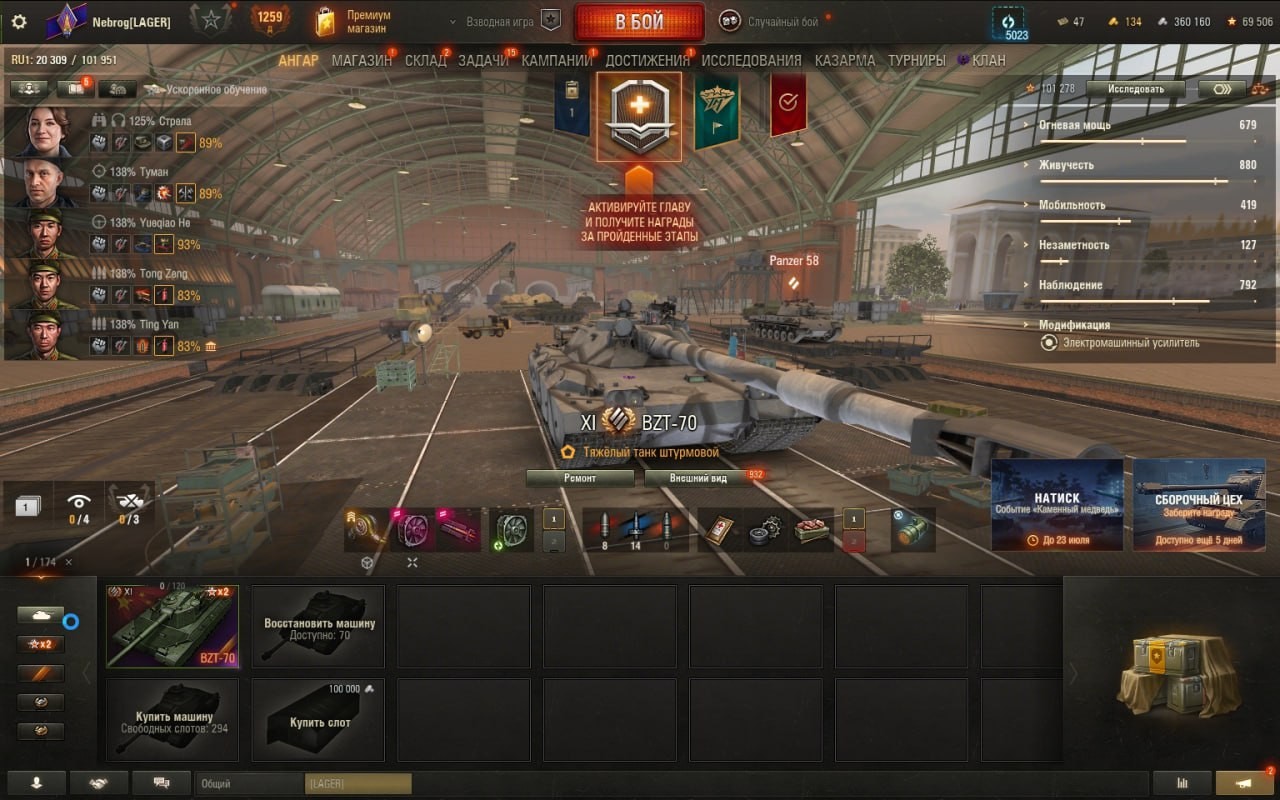The image size is (1280, 800).
Task: Go to the ЗАДАЧИ tab
Action: coord(483,60)
